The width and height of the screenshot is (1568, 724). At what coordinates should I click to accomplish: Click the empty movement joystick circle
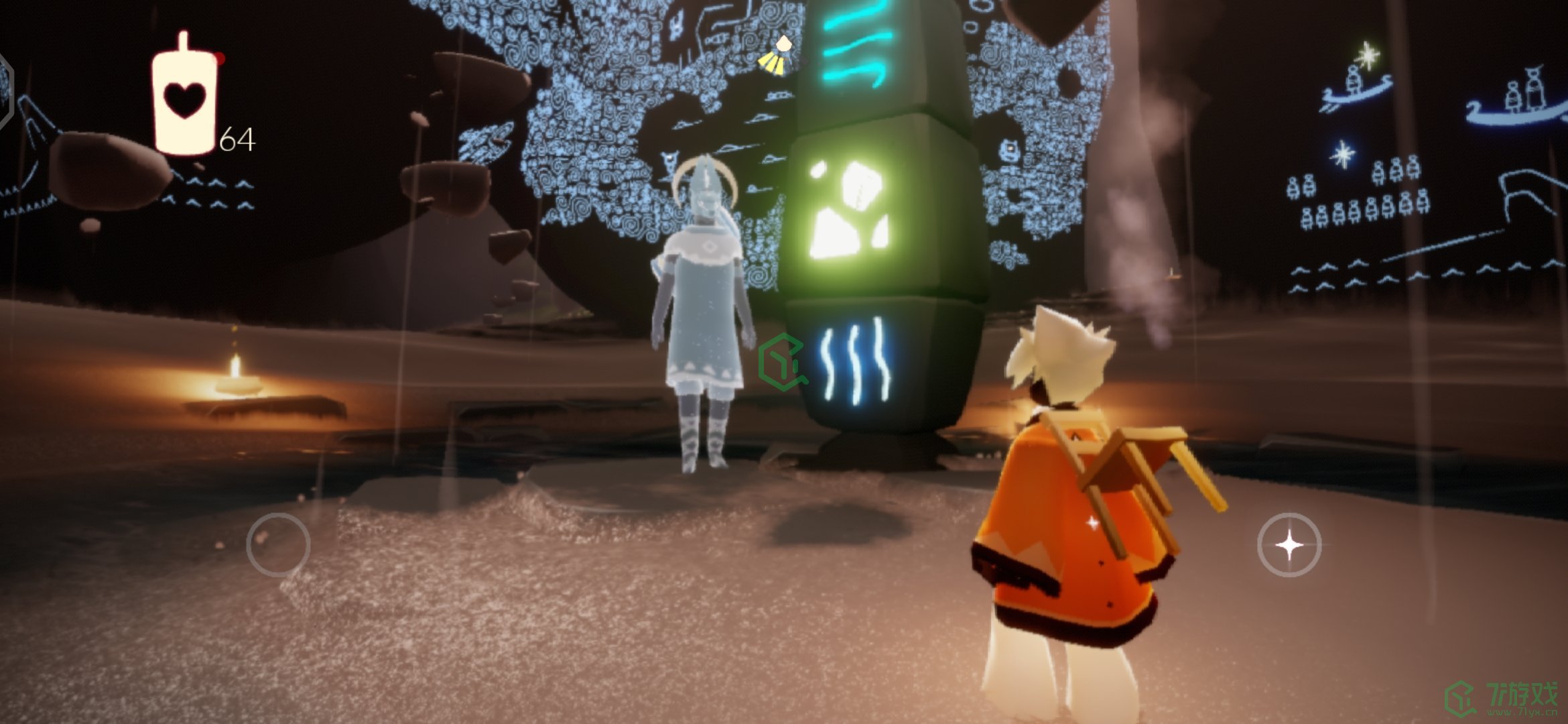tap(278, 544)
